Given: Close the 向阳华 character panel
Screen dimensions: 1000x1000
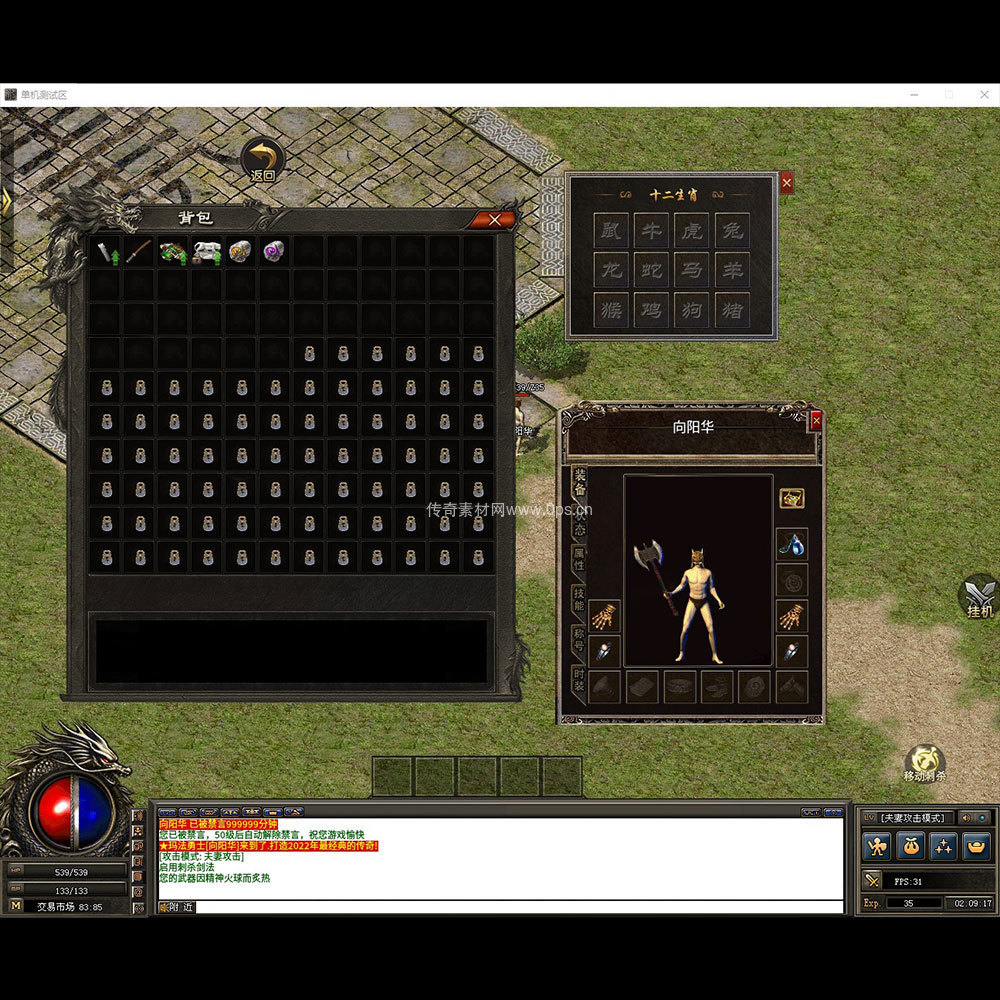Looking at the screenshot, I should (x=816, y=421).
